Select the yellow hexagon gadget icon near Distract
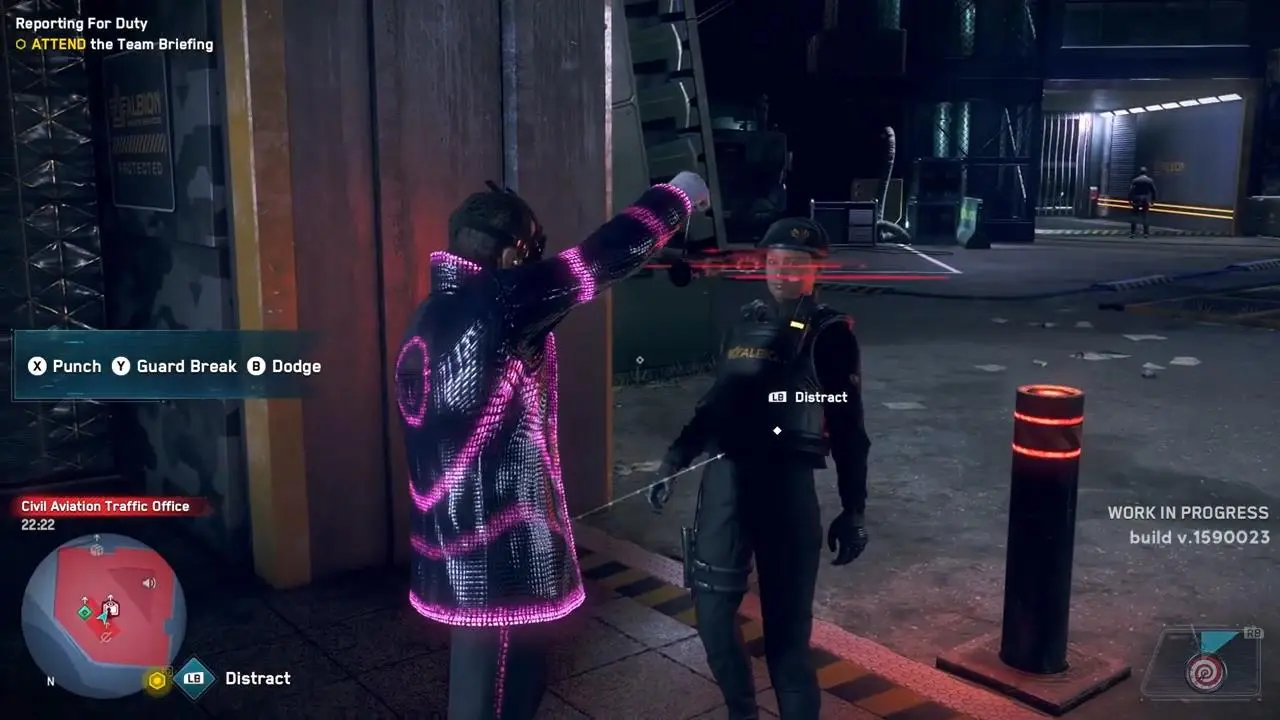Viewport: 1280px width, 720px height. [157, 680]
